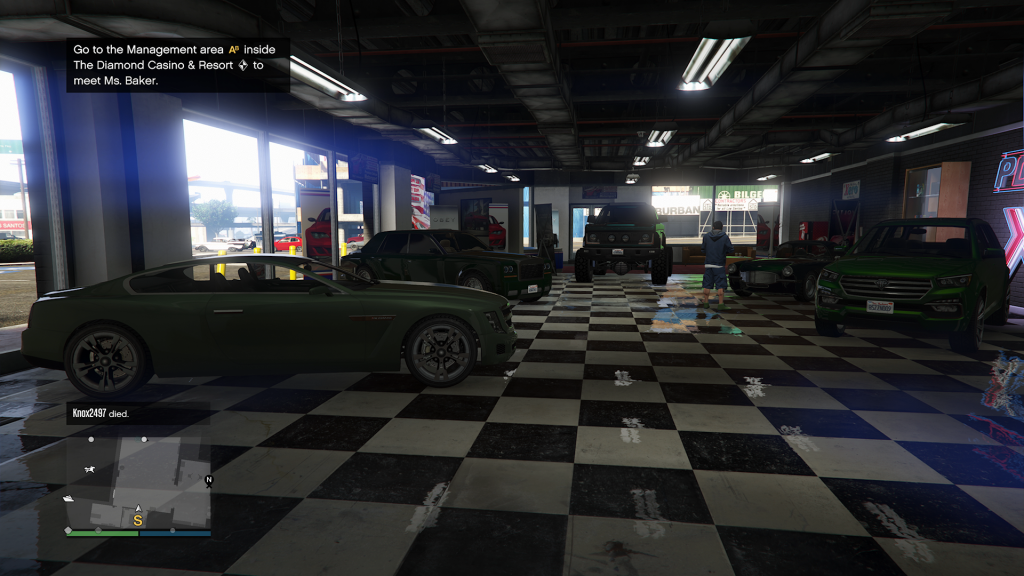Click the north N indicator on the minimap
1024x576 pixels.
[x=209, y=481]
